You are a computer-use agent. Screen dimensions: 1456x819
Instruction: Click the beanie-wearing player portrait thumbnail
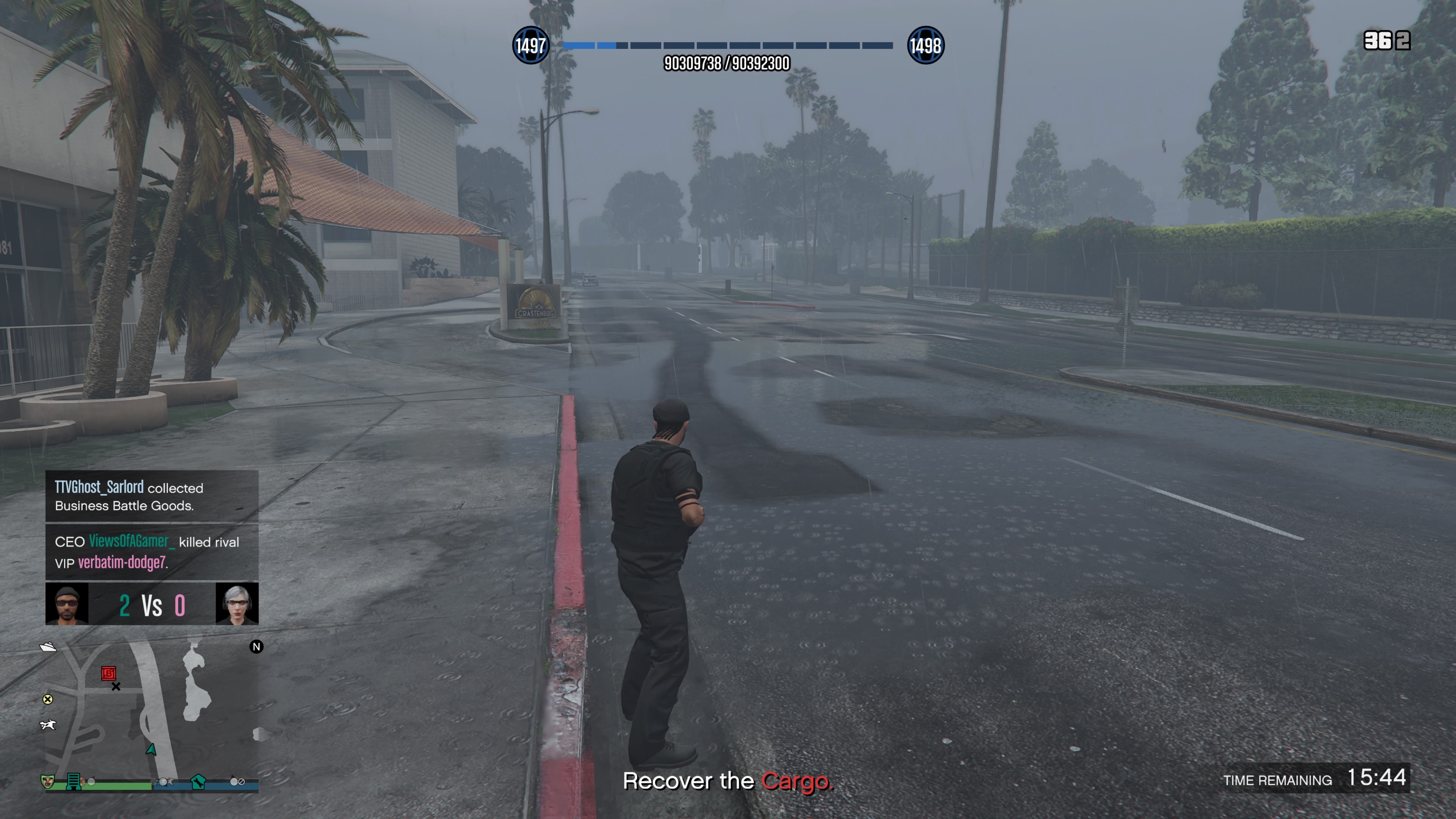[67, 604]
